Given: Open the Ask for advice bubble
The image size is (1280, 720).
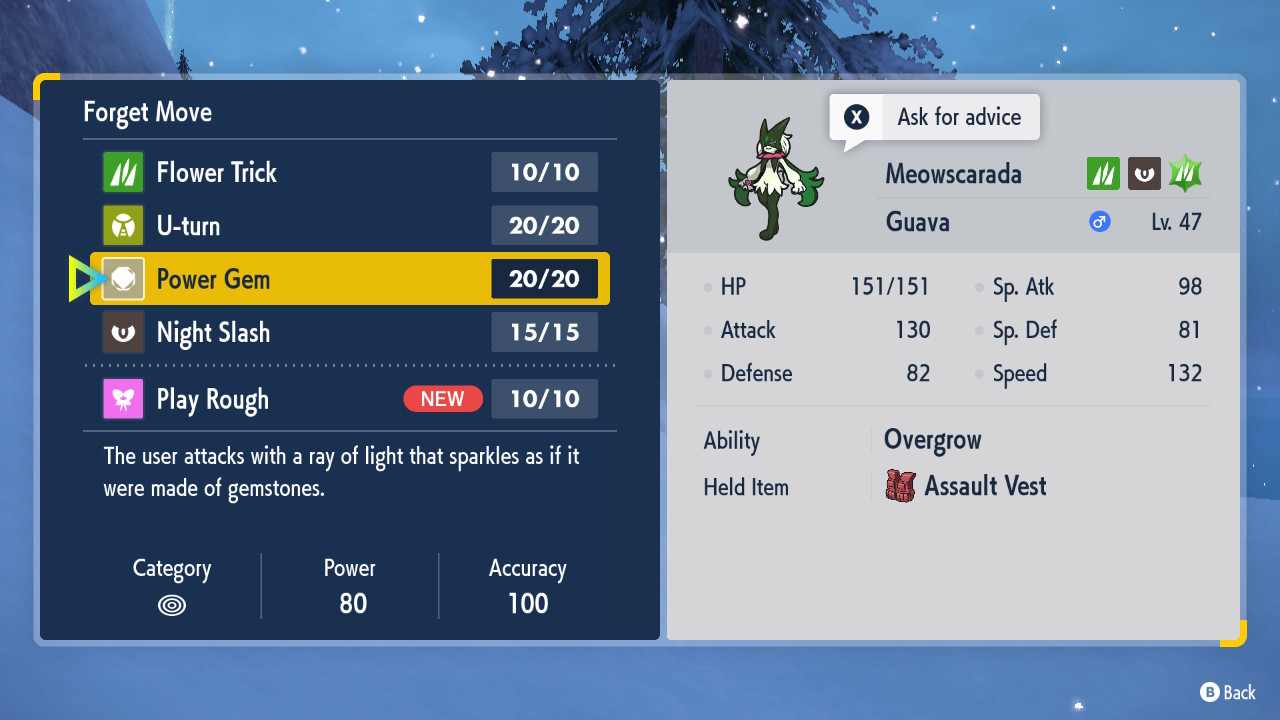Looking at the screenshot, I should click(935, 118).
